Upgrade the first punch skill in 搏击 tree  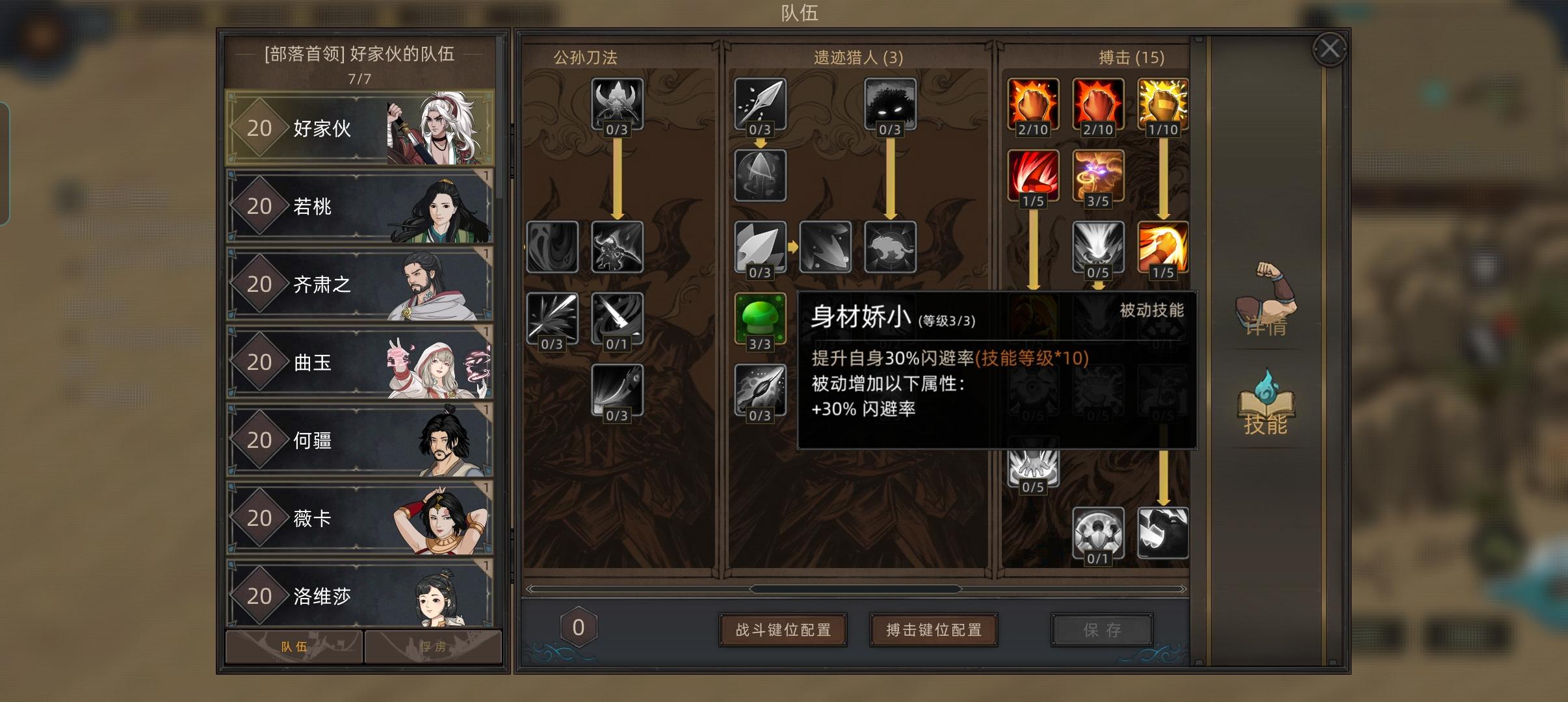pyautogui.click(x=1034, y=104)
